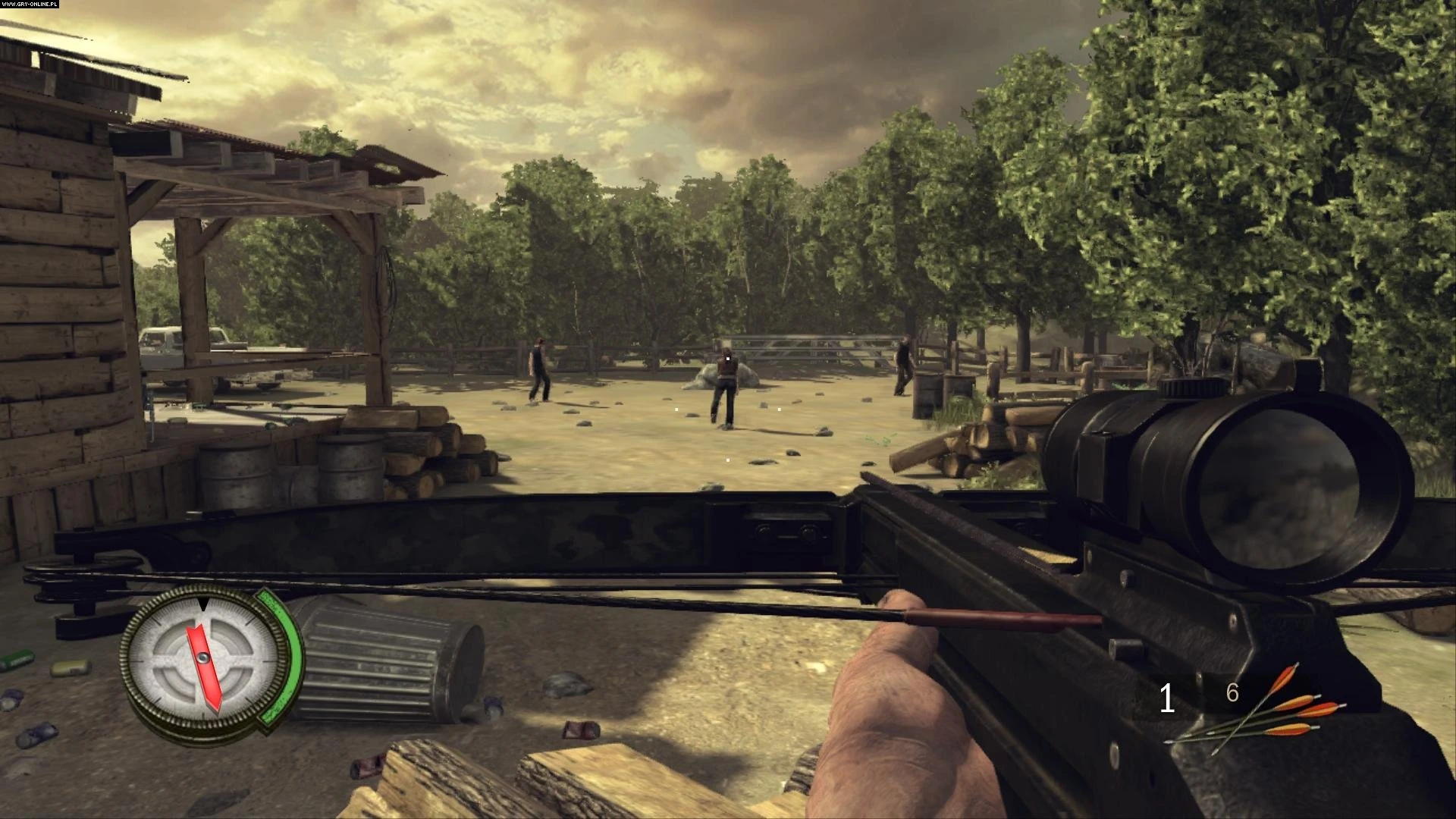The width and height of the screenshot is (1456, 819).
Task: Click the compass center pivot pin
Action: click(202, 657)
